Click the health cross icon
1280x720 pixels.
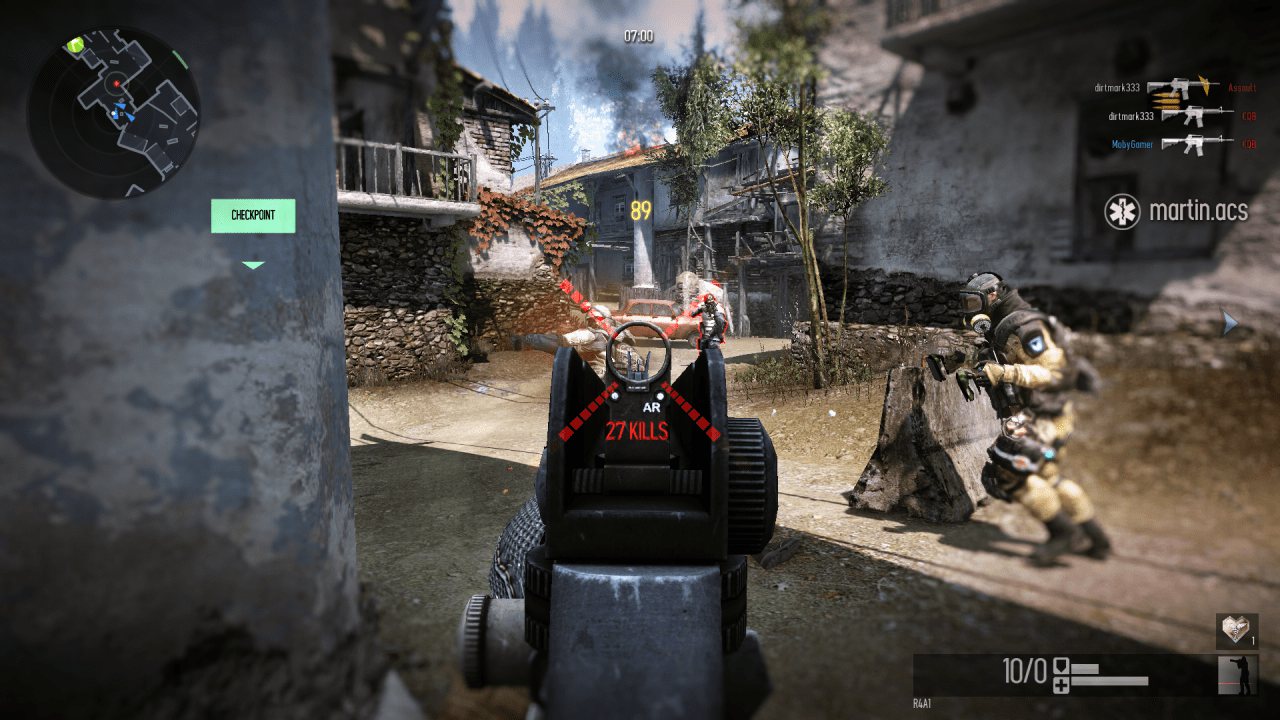pyautogui.click(x=1061, y=683)
